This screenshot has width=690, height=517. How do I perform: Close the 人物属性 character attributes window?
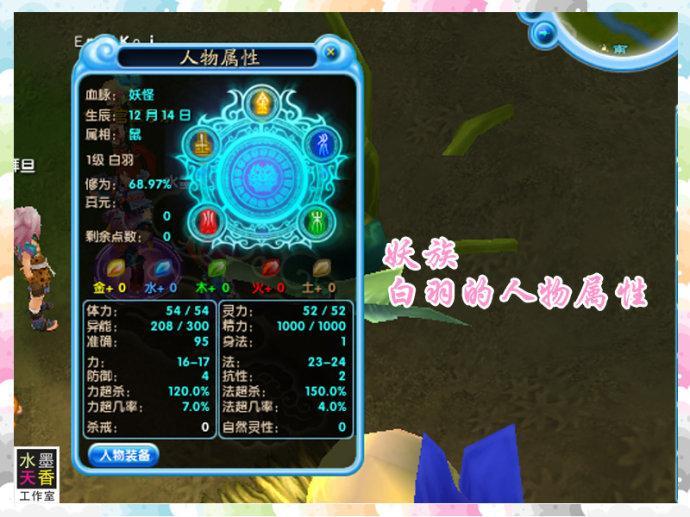point(331,51)
